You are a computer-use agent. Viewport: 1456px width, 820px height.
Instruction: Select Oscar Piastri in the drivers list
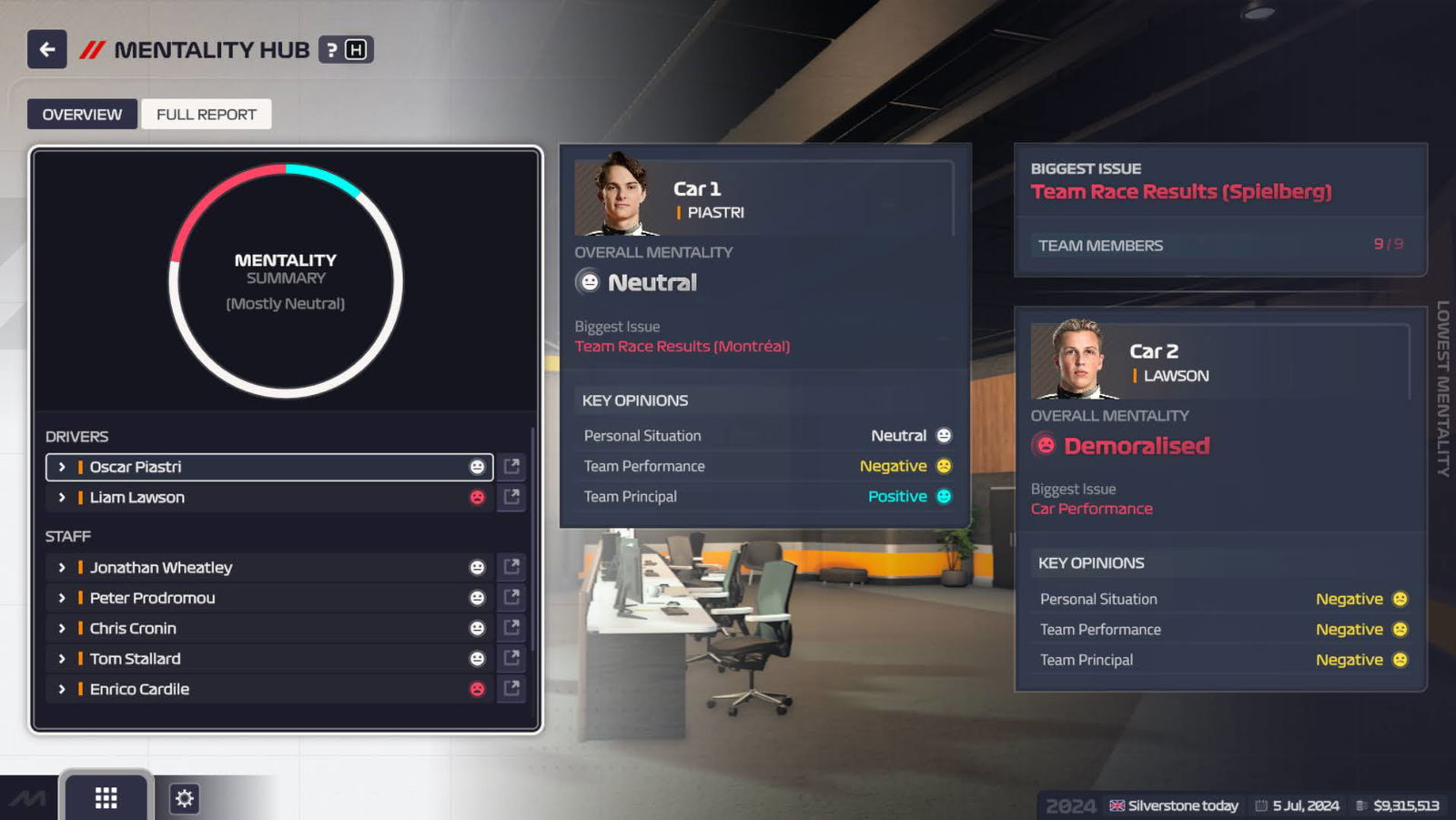(269, 467)
